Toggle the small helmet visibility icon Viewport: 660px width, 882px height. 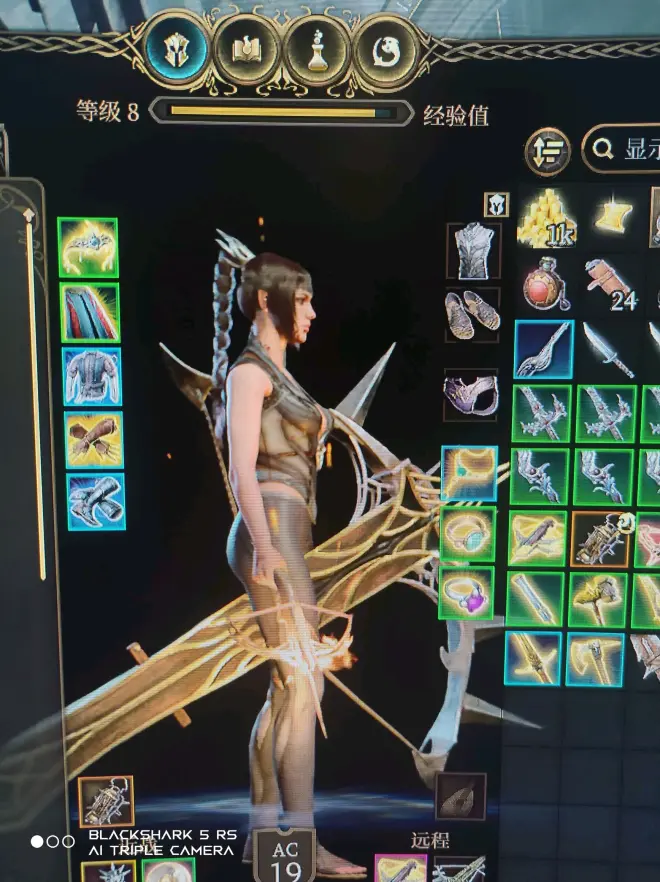497,204
